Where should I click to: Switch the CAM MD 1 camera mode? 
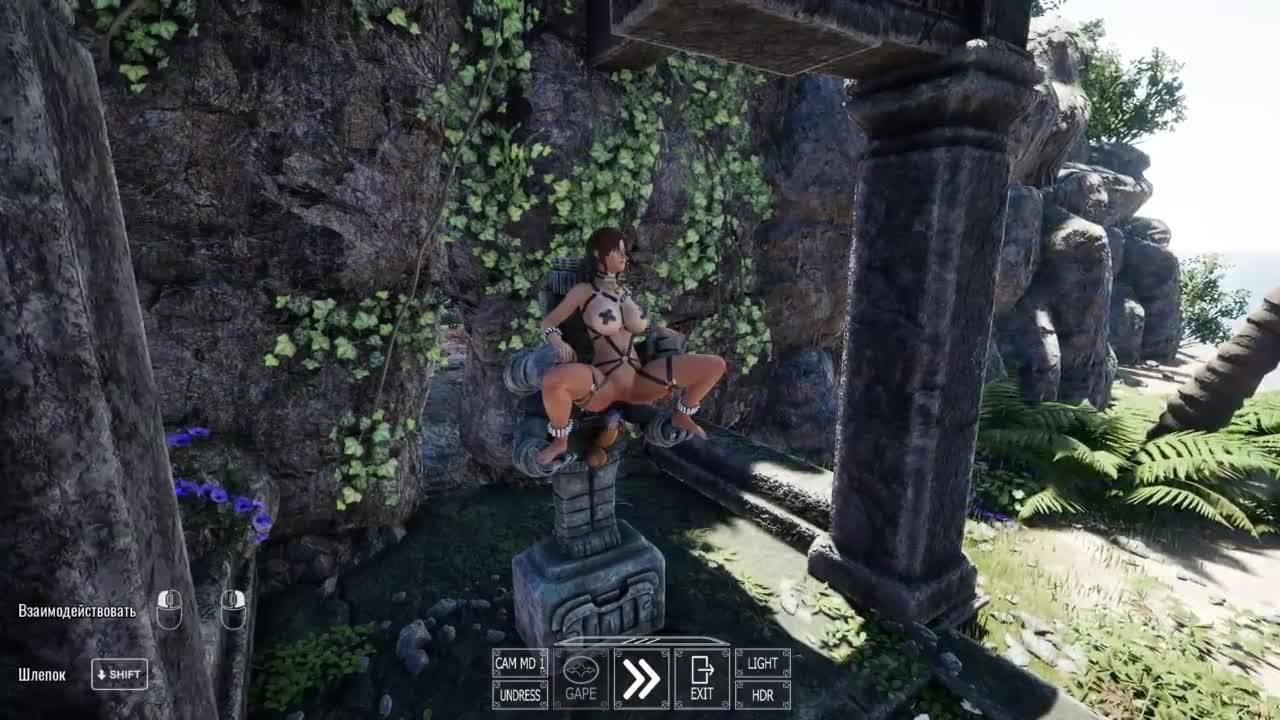tap(520, 663)
